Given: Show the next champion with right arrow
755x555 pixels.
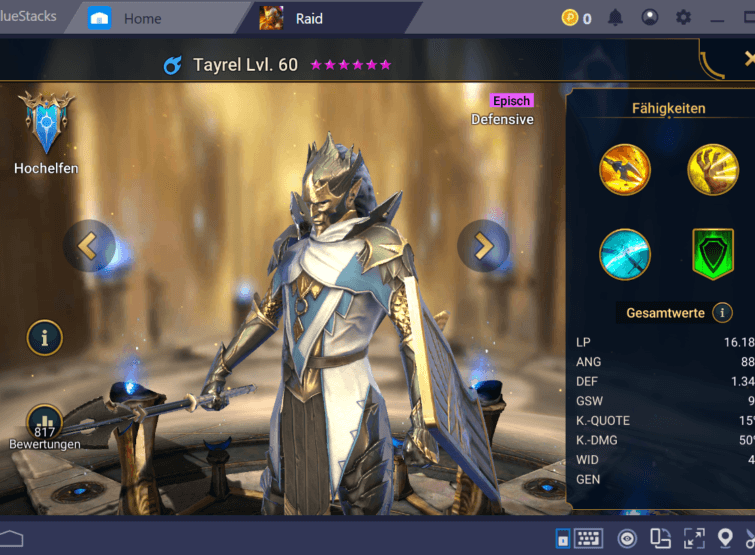Looking at the screenshot, I should click(x=483, y=245).
